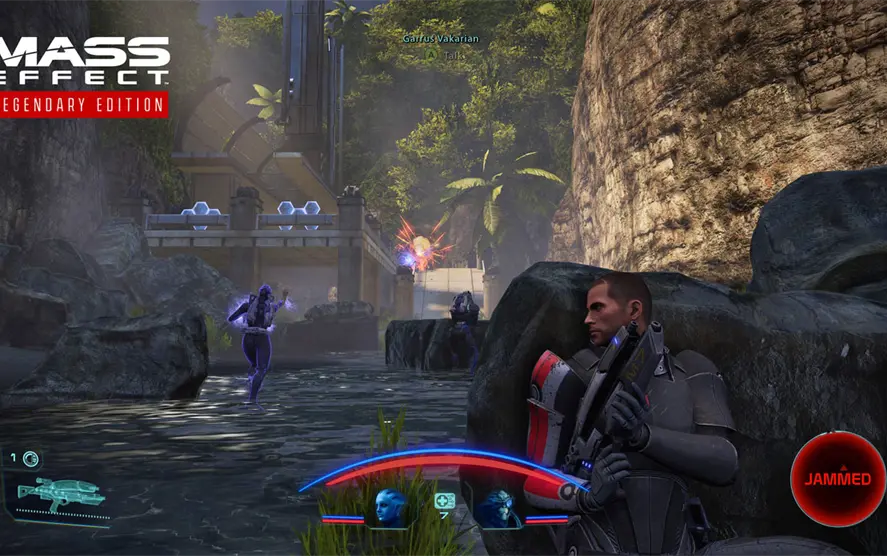887x556 pixels.
Task: Click the red JAMMED radar circle
Action: pyautogui.click(x=837, y=479)
